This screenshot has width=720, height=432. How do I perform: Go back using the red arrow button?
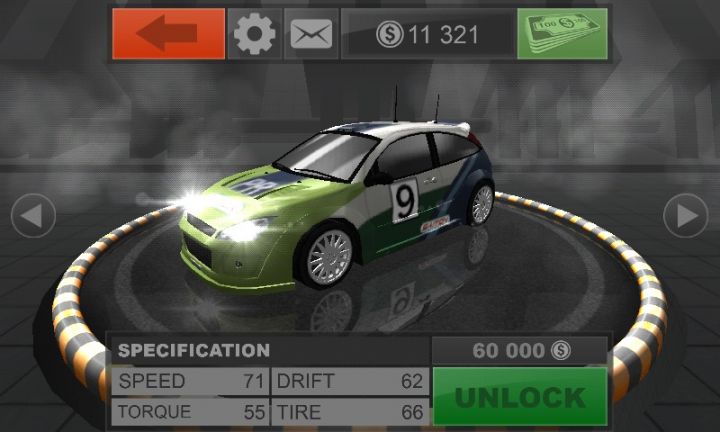[x=168, y=34]
